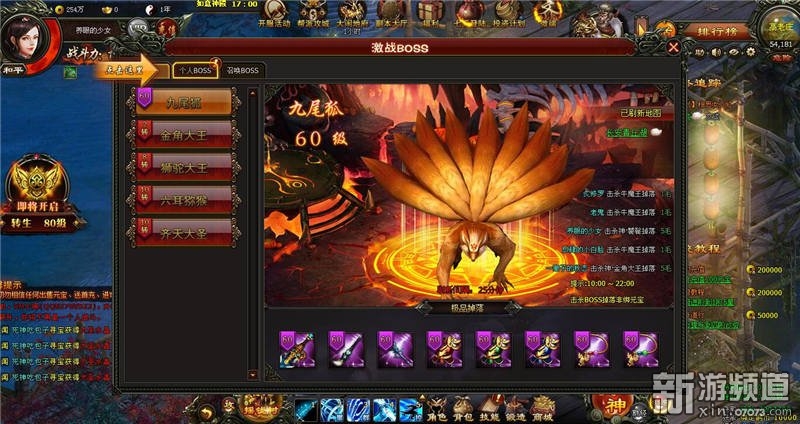Screen dimensions: 800x424
Task: Switch to the 个人BOSS tab
Action: point(194,70)
